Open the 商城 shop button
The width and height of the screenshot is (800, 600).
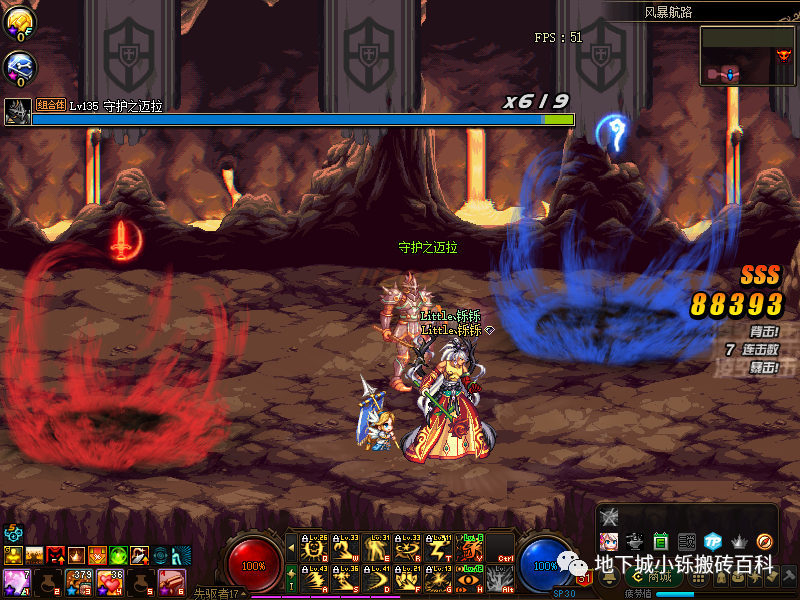(x=653, y=576)
